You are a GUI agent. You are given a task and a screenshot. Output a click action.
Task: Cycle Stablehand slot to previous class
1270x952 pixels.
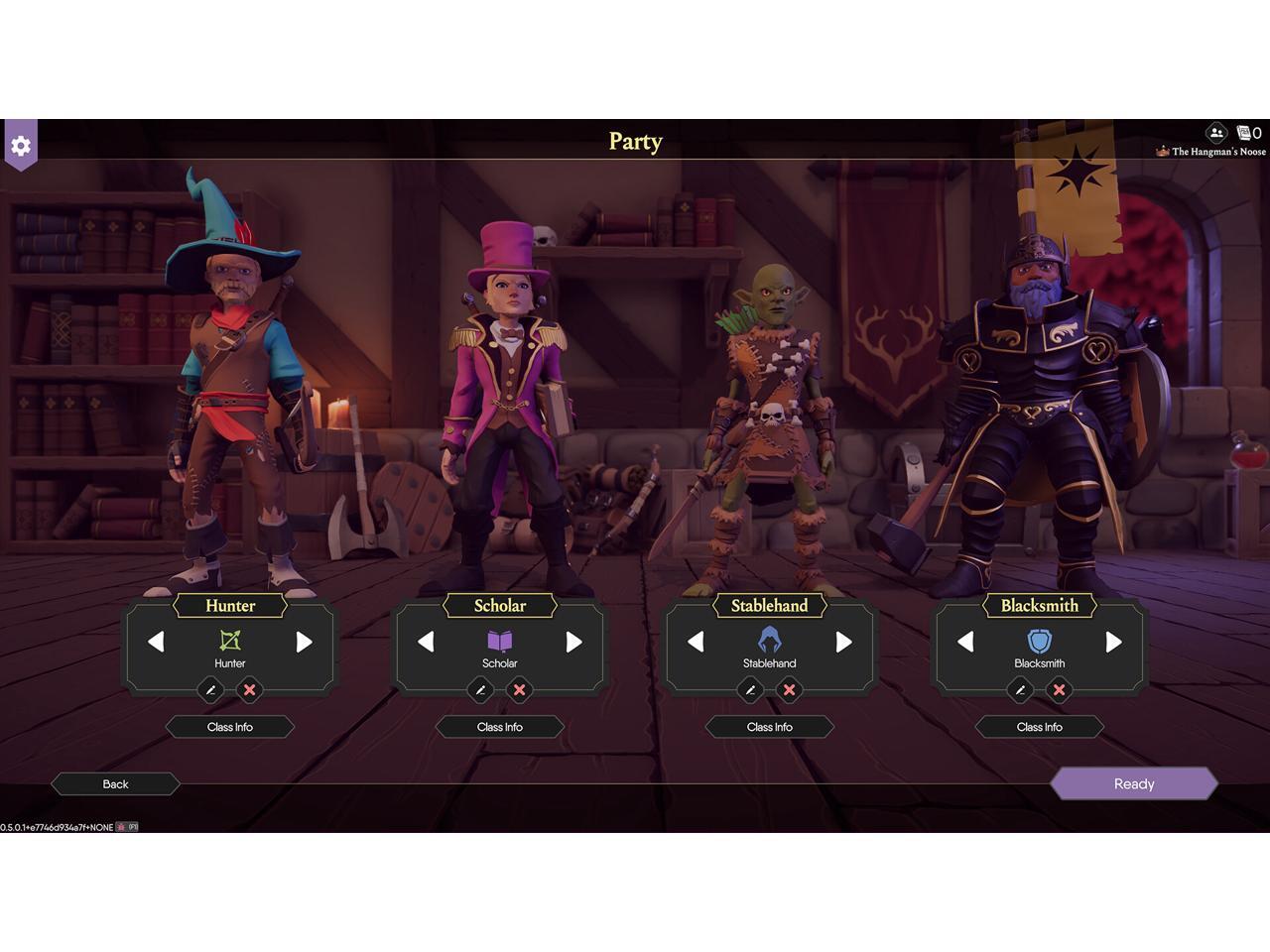coord(696,642)
